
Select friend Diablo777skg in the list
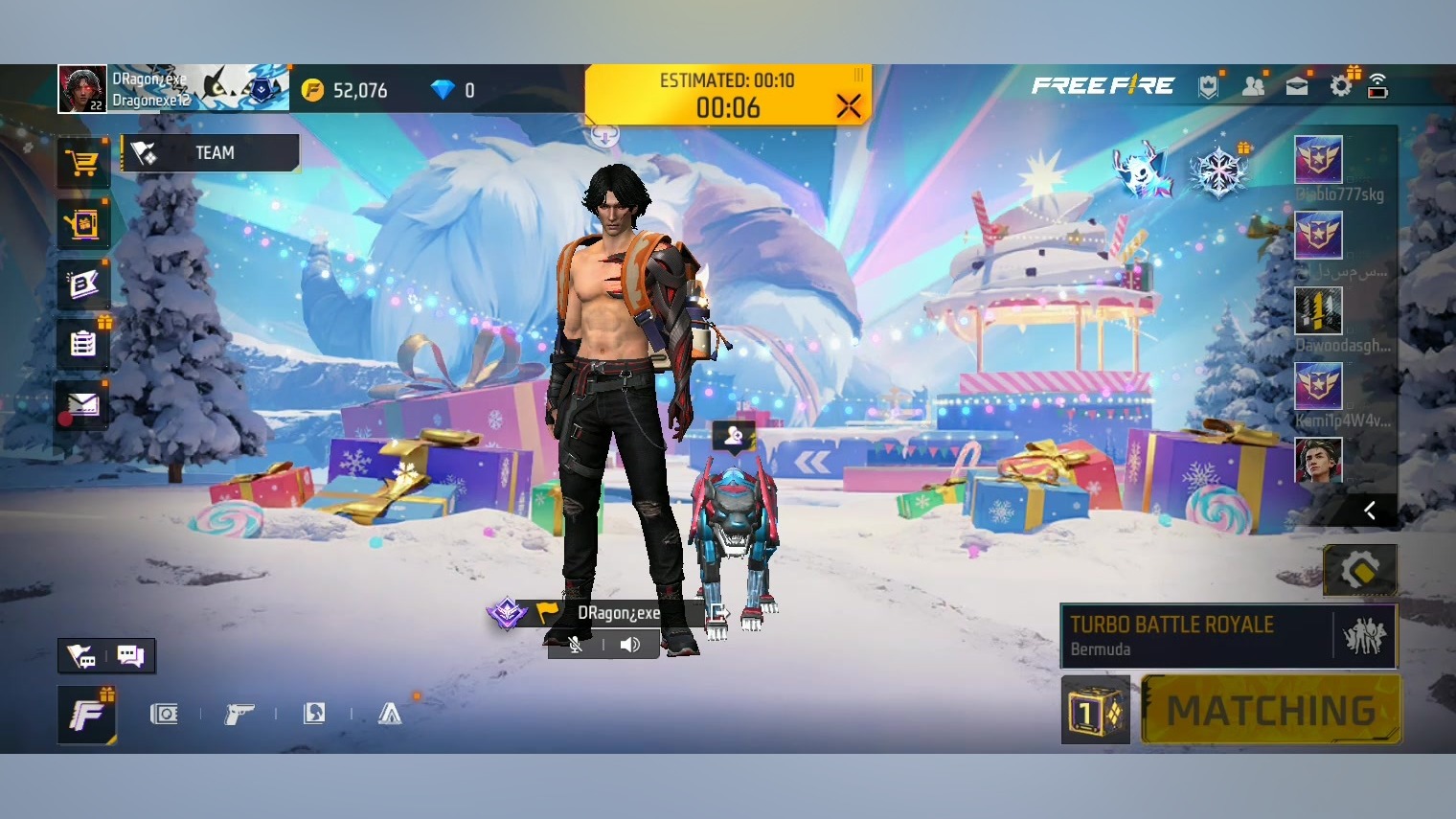coord(1319,160)
